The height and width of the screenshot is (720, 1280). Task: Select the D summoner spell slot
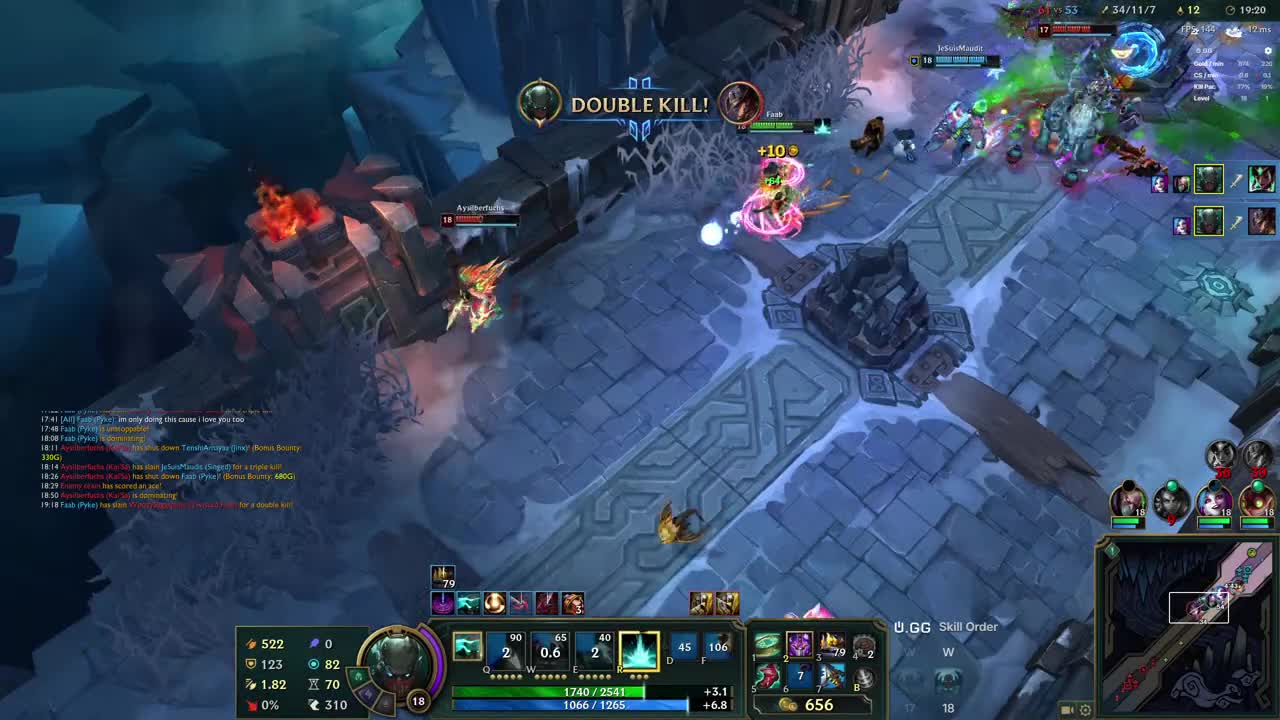point(684,647)
